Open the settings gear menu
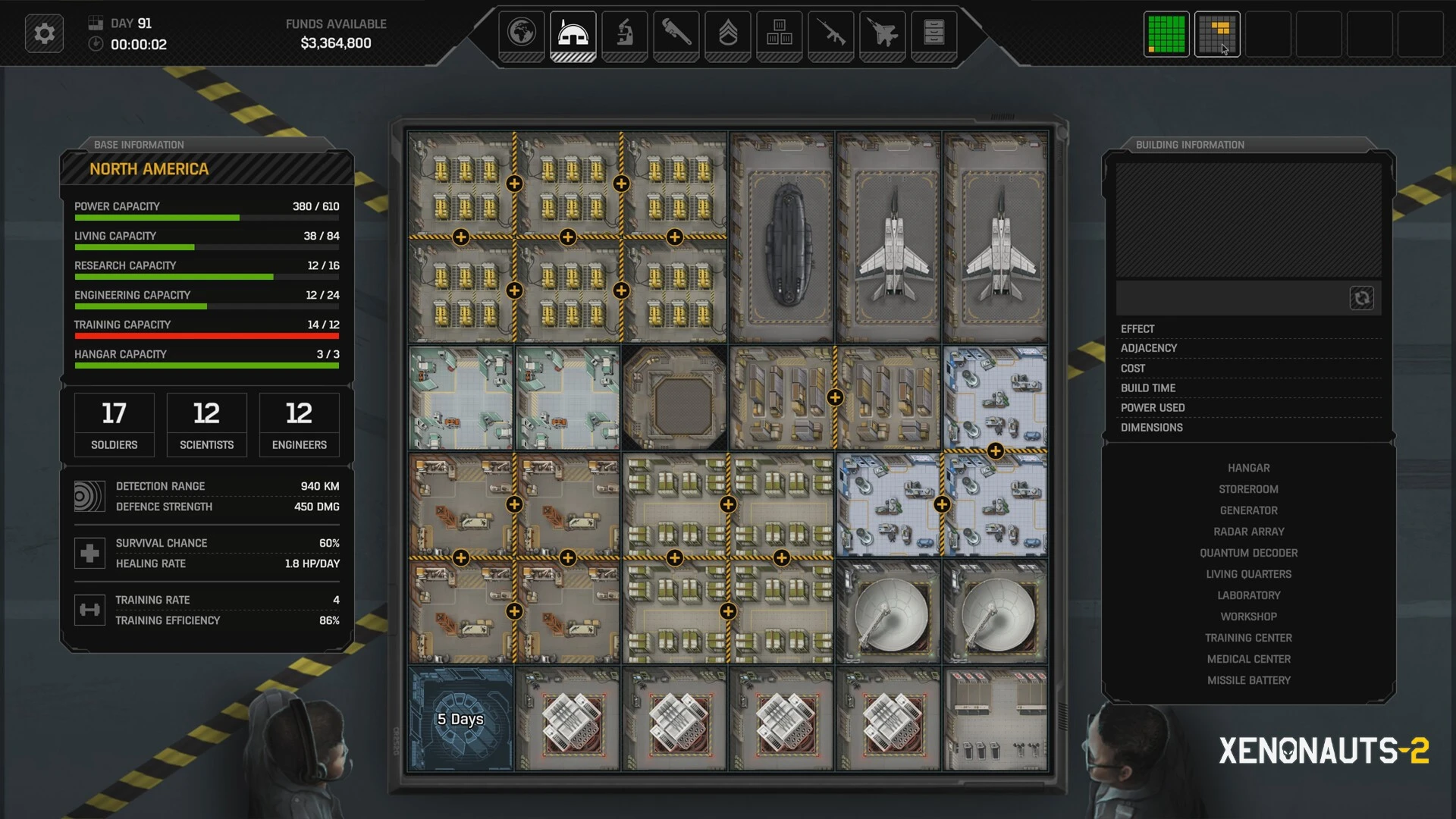Viewport: 1456px width, 819px height. point(44,34)
